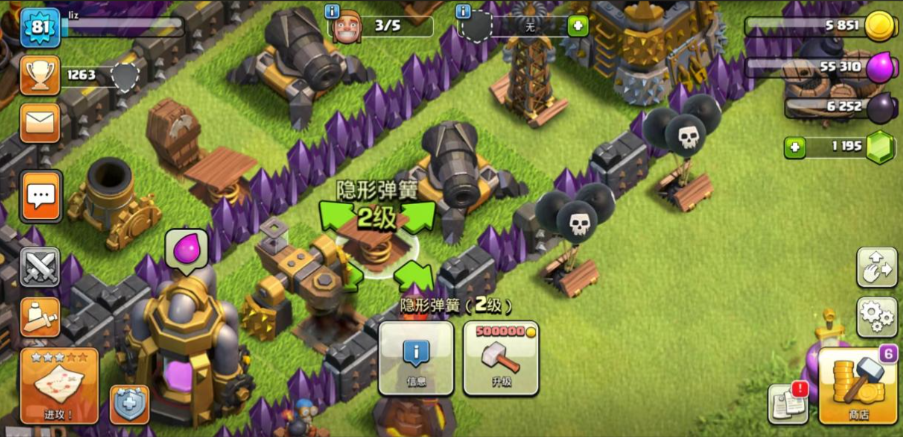Open the 商店 shop
903x437 pixels.
click(858, 385)
